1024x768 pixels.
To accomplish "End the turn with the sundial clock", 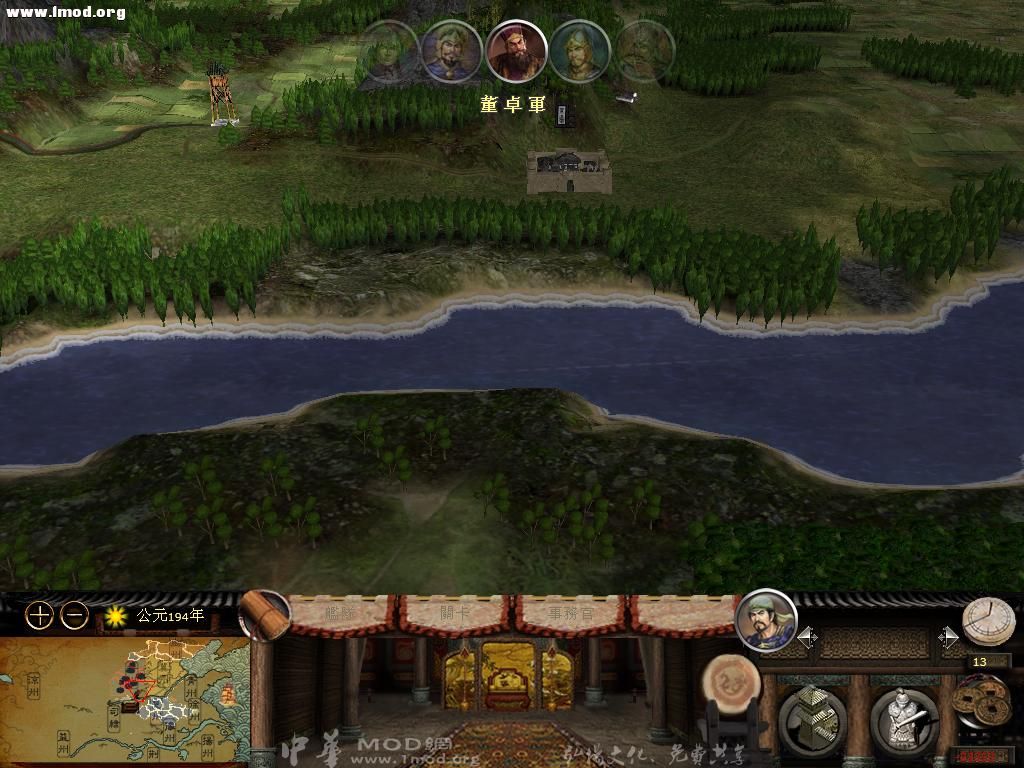I will coord(988,622).
